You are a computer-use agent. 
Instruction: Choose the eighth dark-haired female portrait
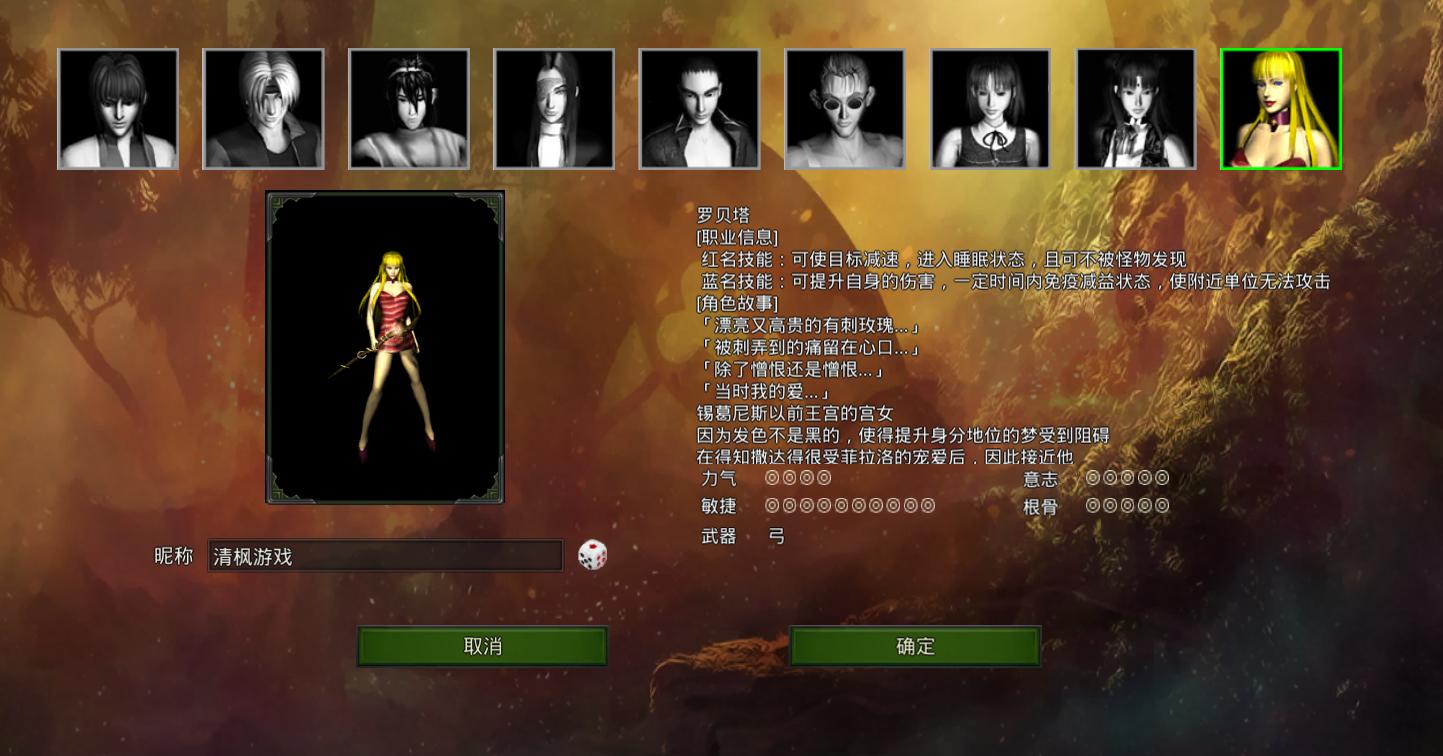[1135, 108]
